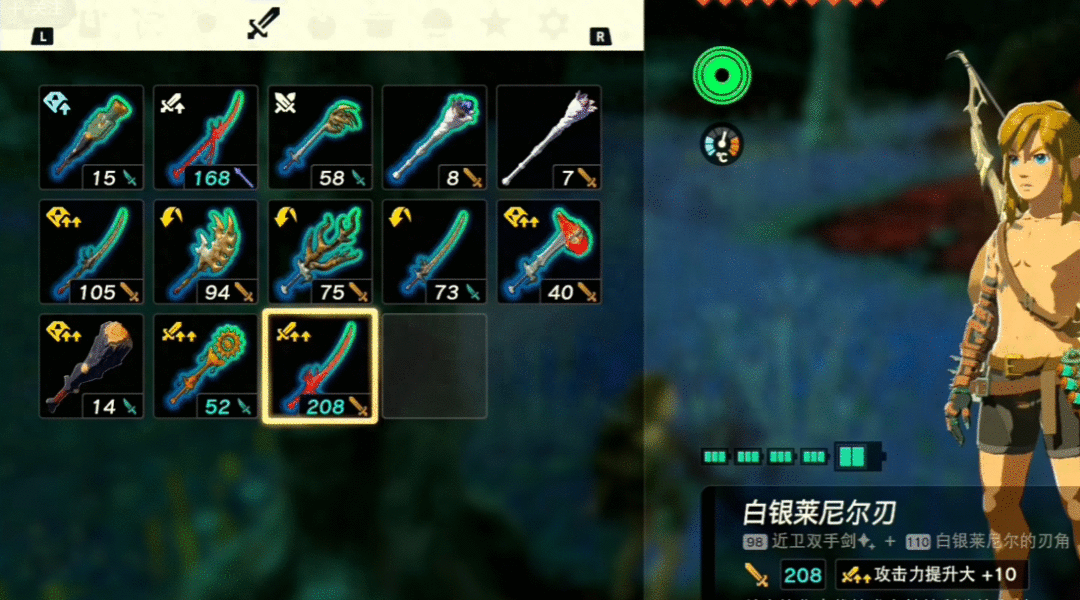Choose the curved sword with attack 105

[92, 252]
